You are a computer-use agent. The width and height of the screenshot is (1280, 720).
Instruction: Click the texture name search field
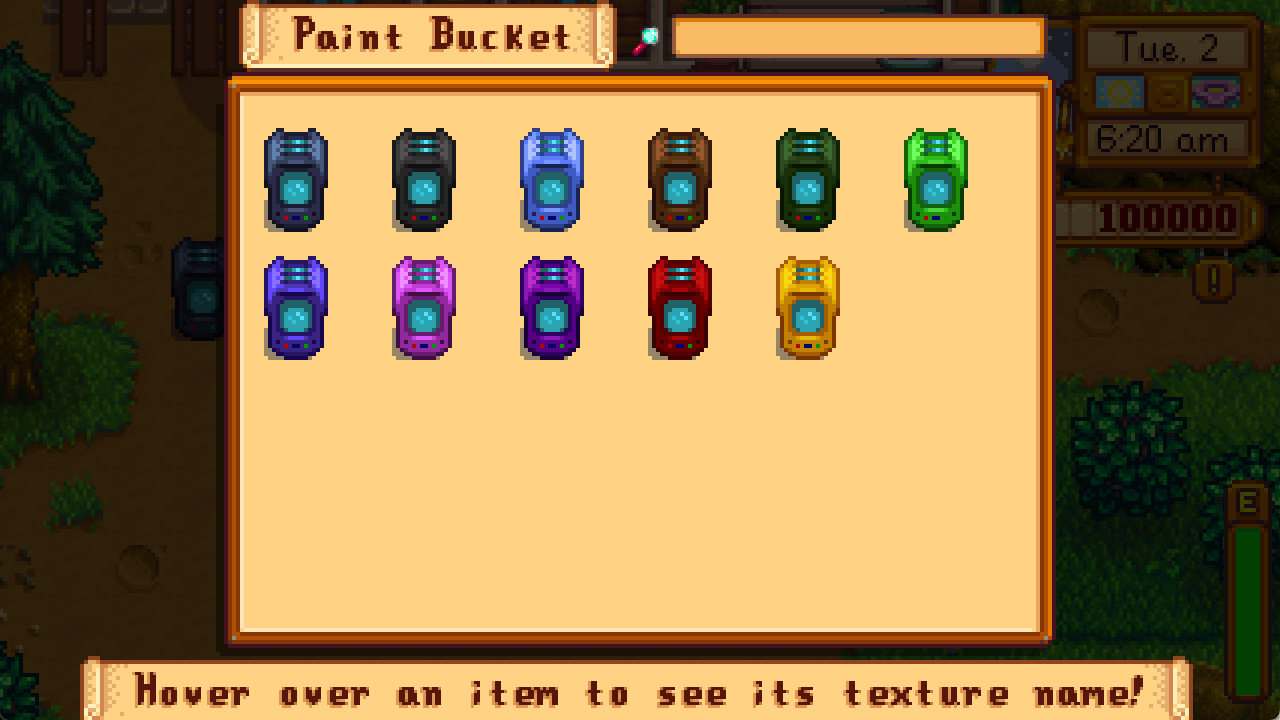(x=858, y=36)
